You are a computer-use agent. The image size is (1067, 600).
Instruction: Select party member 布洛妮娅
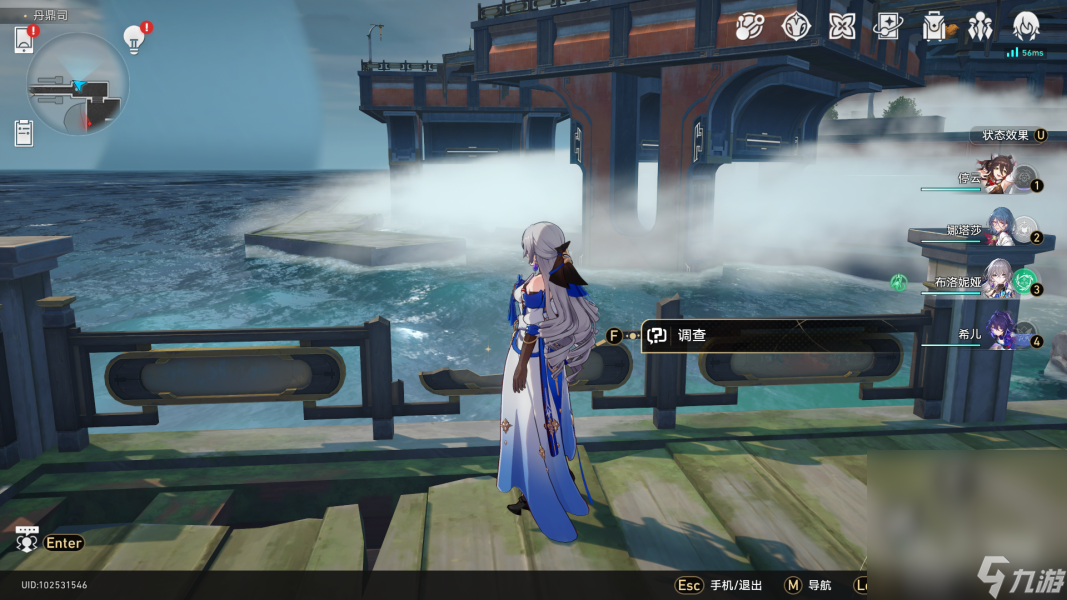998,282
